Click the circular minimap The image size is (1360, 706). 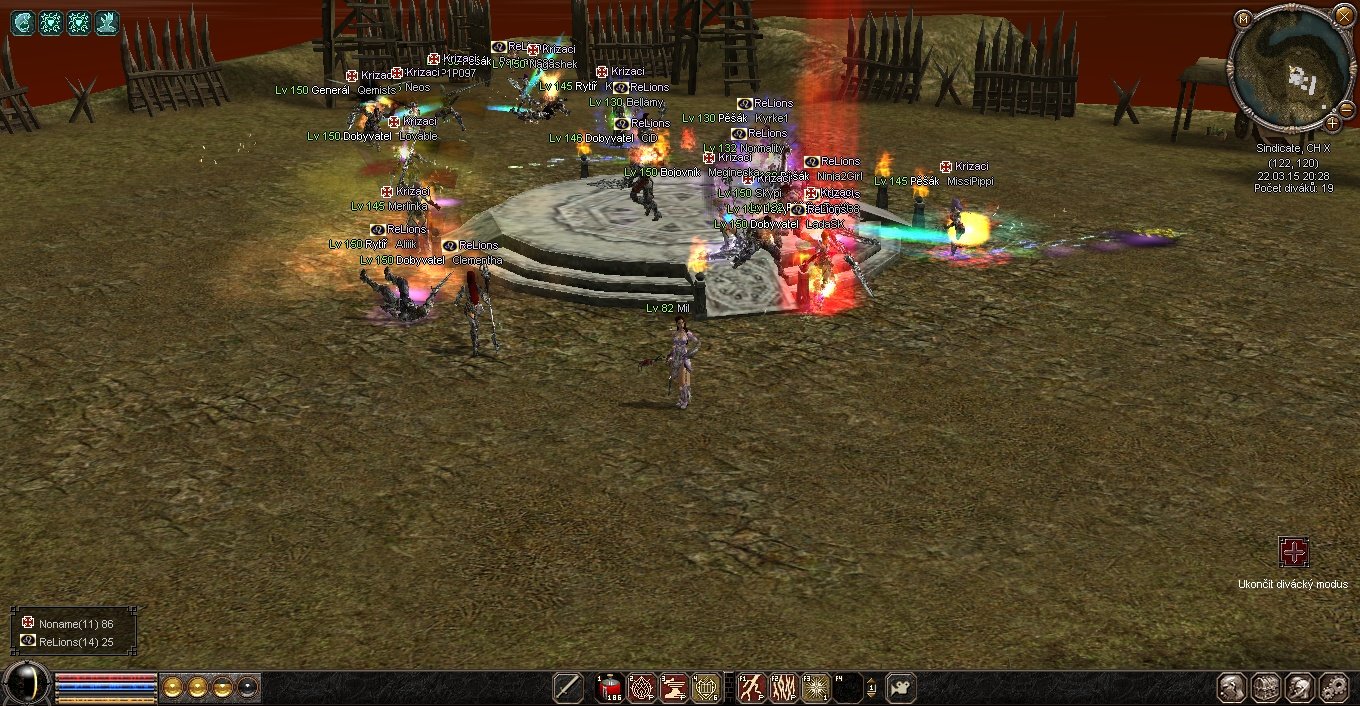tap(1290, 68)
